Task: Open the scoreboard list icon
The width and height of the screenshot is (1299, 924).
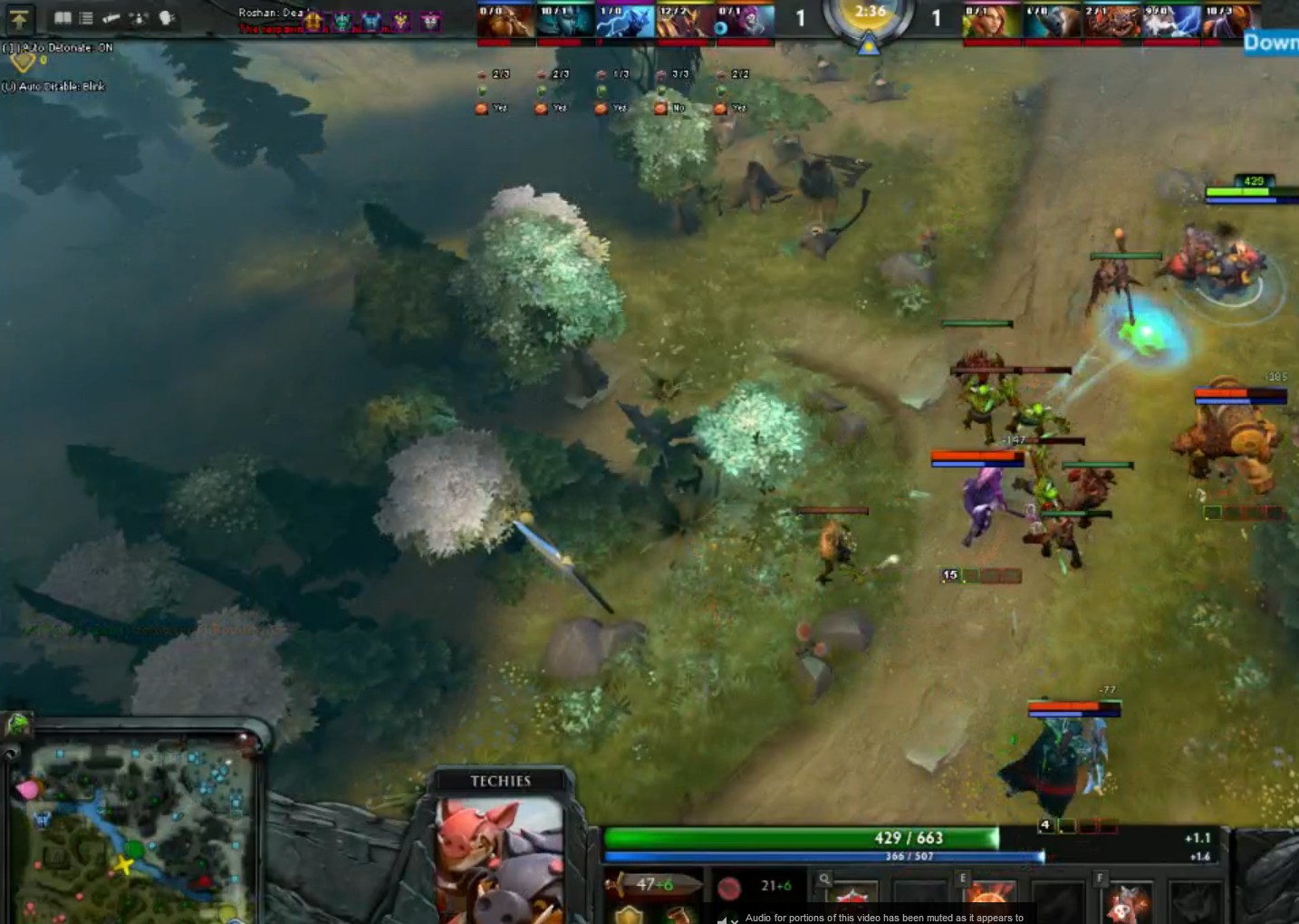Action: click(86, 17)
